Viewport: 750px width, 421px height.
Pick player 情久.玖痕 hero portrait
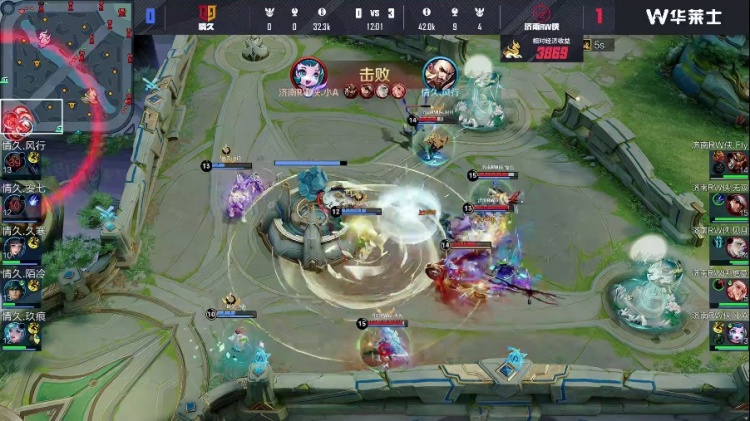point(14,333)
